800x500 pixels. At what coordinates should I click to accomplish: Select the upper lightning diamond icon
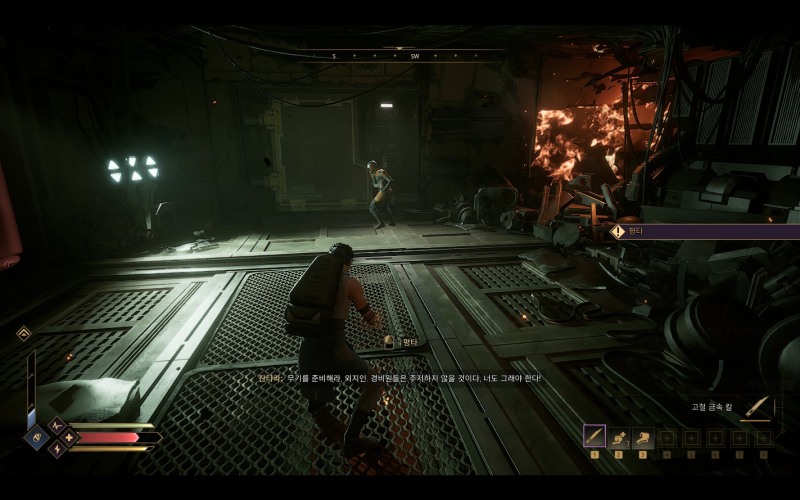click(56, 425)
